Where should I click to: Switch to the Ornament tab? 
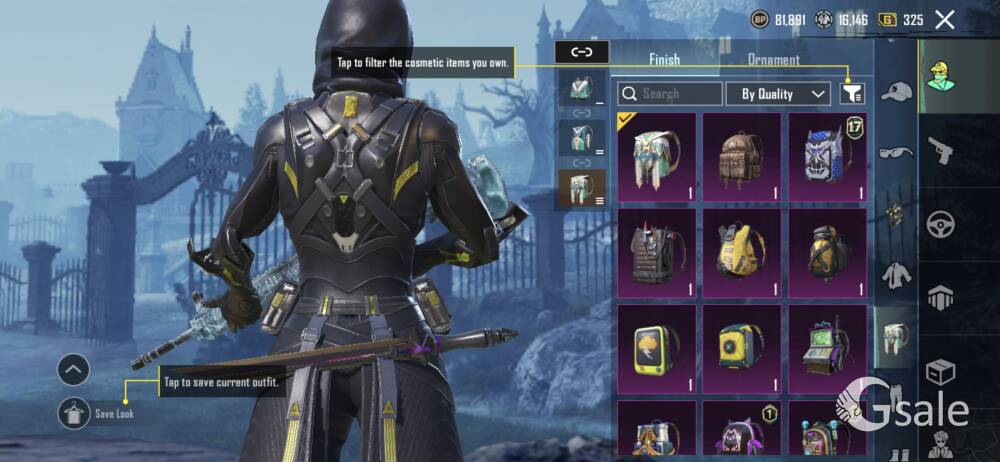tap(774, 60)
